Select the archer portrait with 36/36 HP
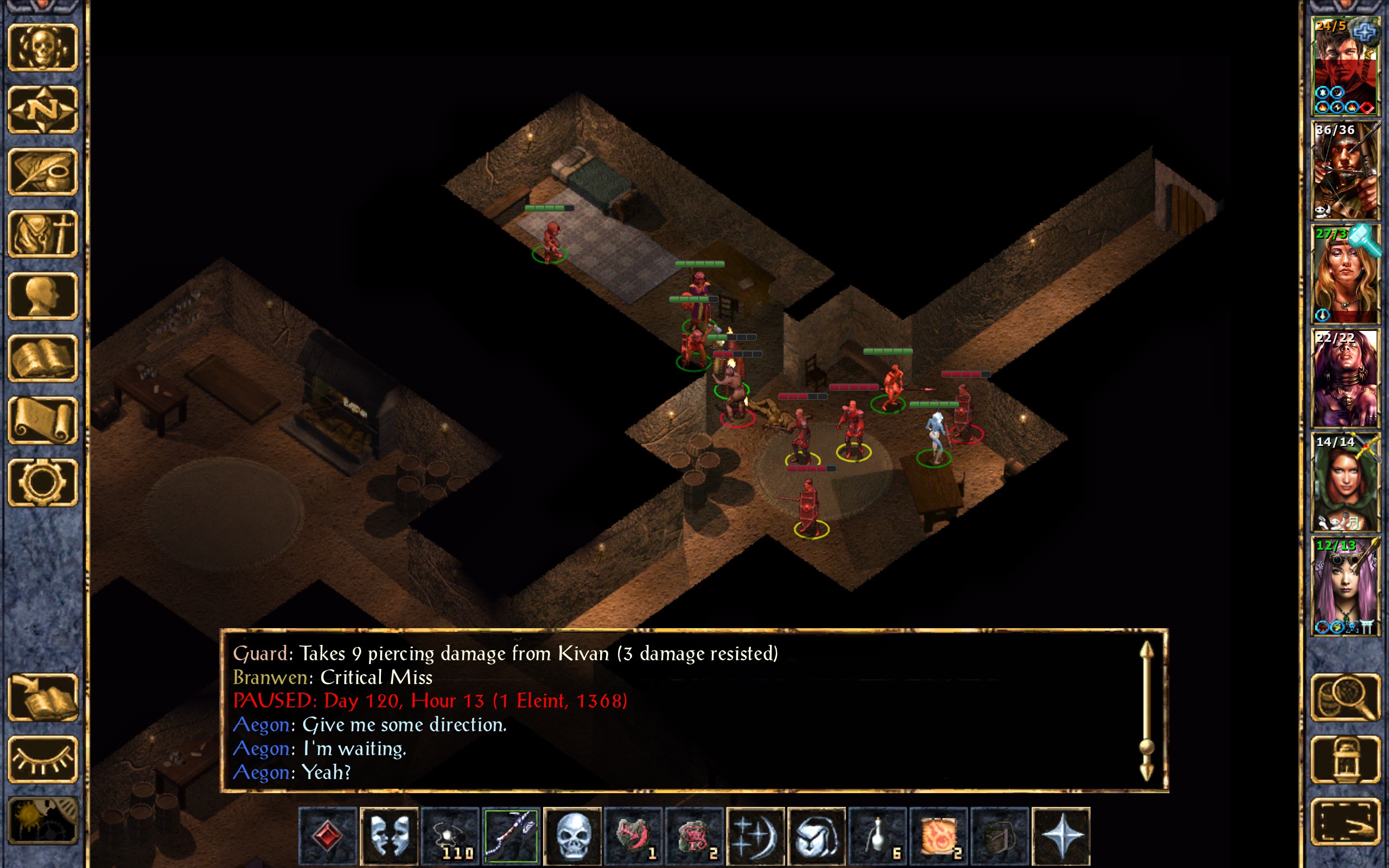This screenshot has height=868, width=1389. pyautogui.click(x=1345, y=170)
